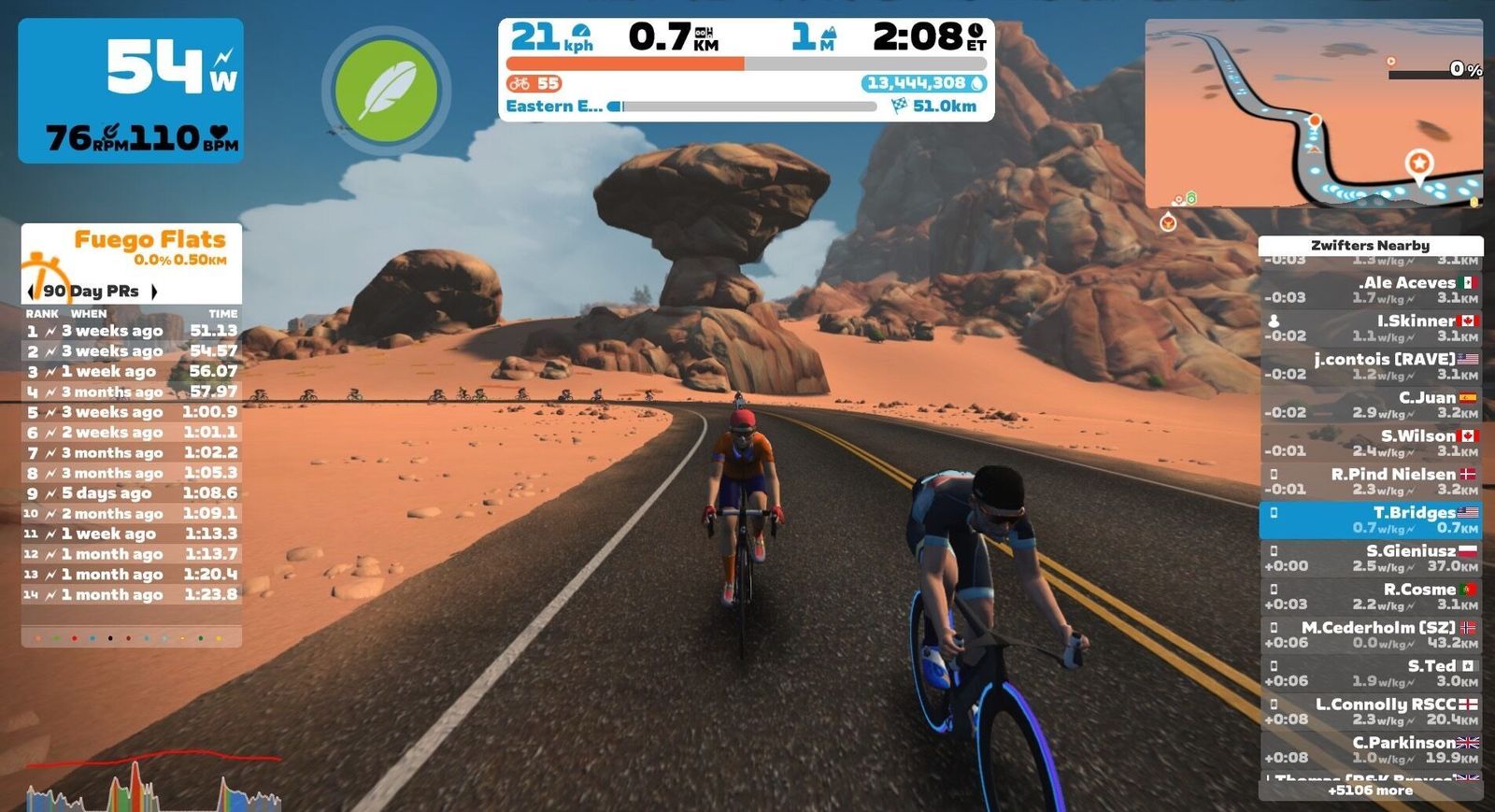Select Ale Aceves in Zwifters Nearby
The width and height of the screenshot is (1495, 812).
pyautogui.click(x=1370, y=290)
